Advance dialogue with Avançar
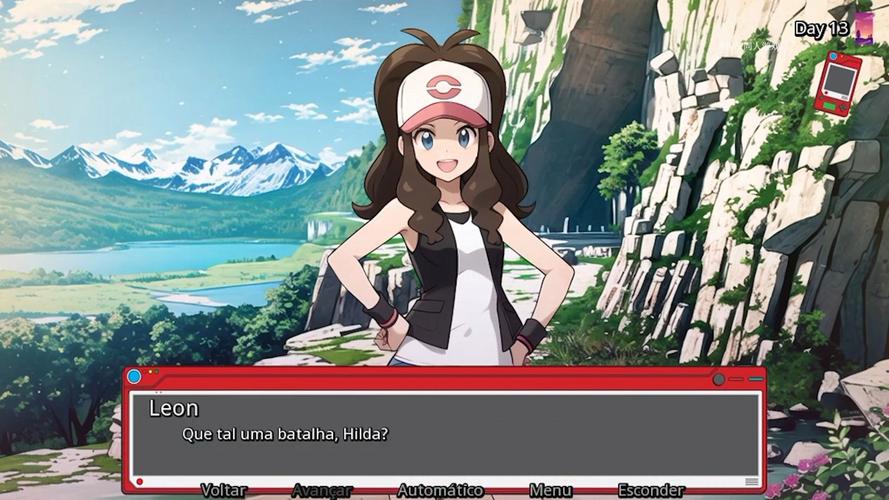The image size is (889, 500). pos(322,490)
